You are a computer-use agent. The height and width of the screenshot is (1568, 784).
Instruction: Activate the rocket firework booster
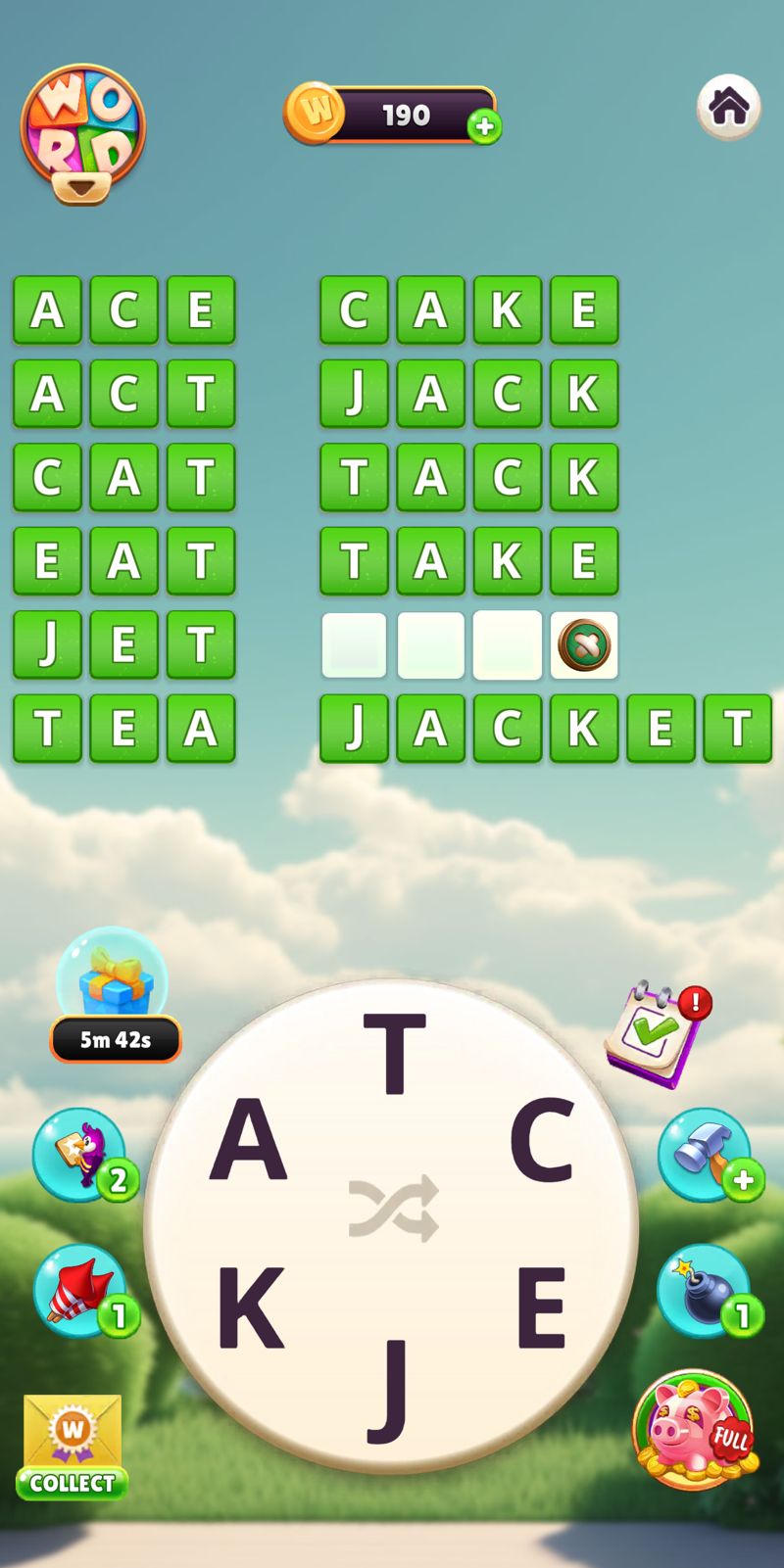[x=82, y=1291]
